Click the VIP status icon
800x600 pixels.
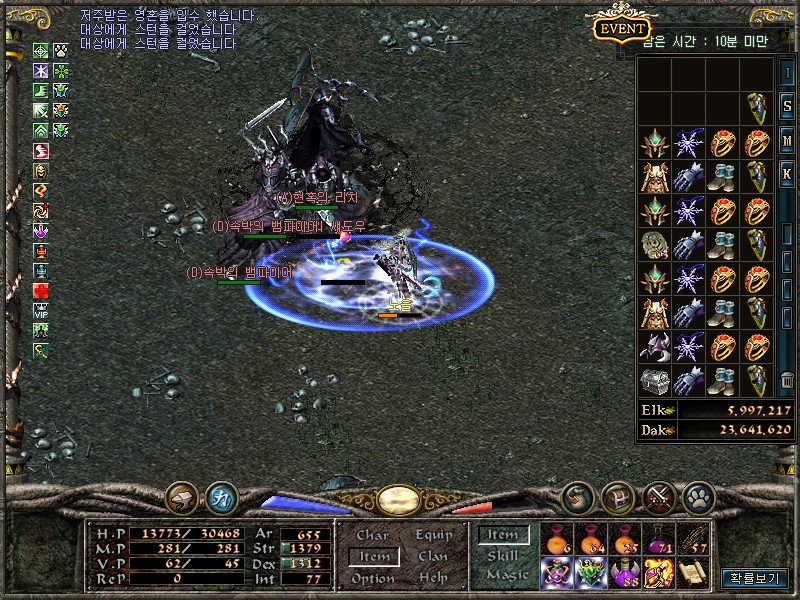click(x=41, y=310)
